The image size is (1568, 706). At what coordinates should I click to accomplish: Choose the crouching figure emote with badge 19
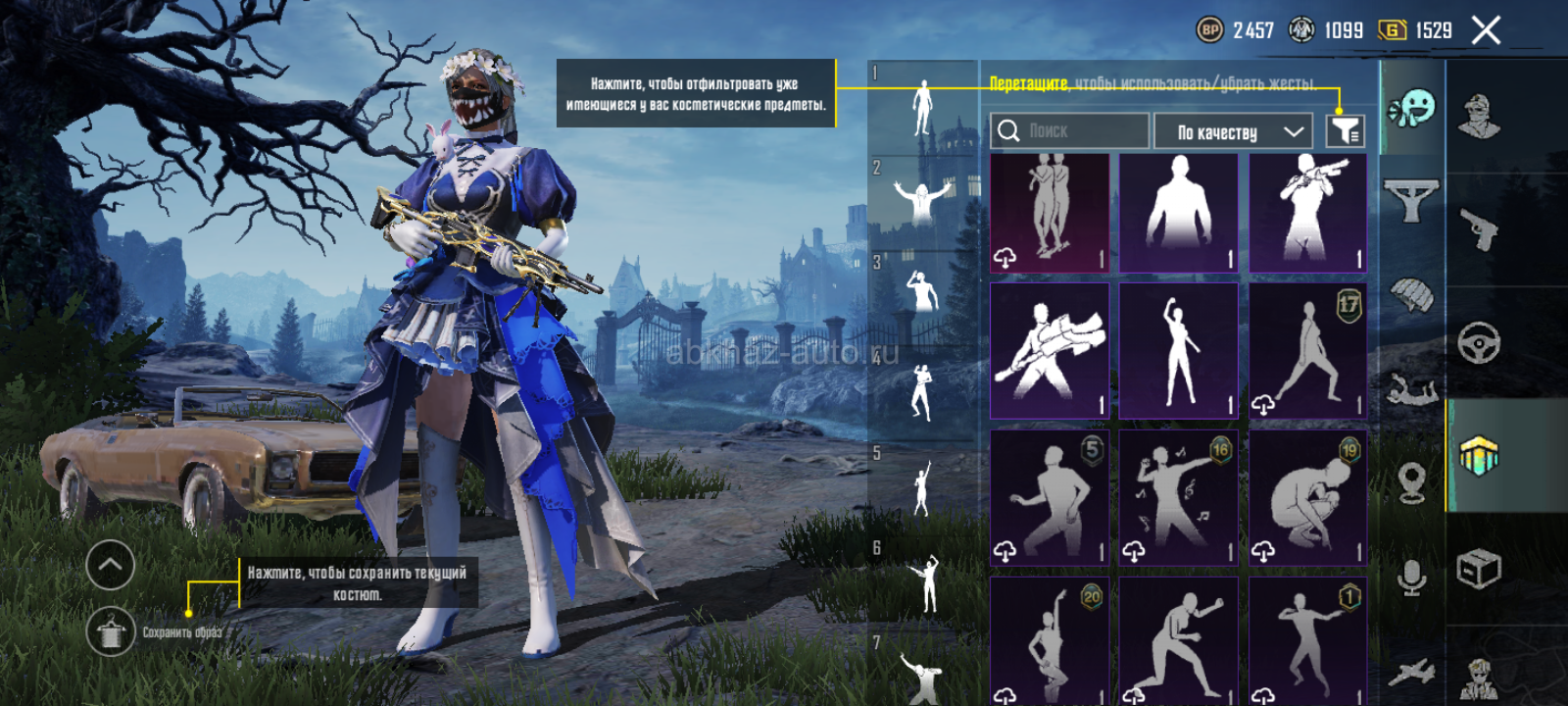pyautogui.click(x=1307, y=496)
